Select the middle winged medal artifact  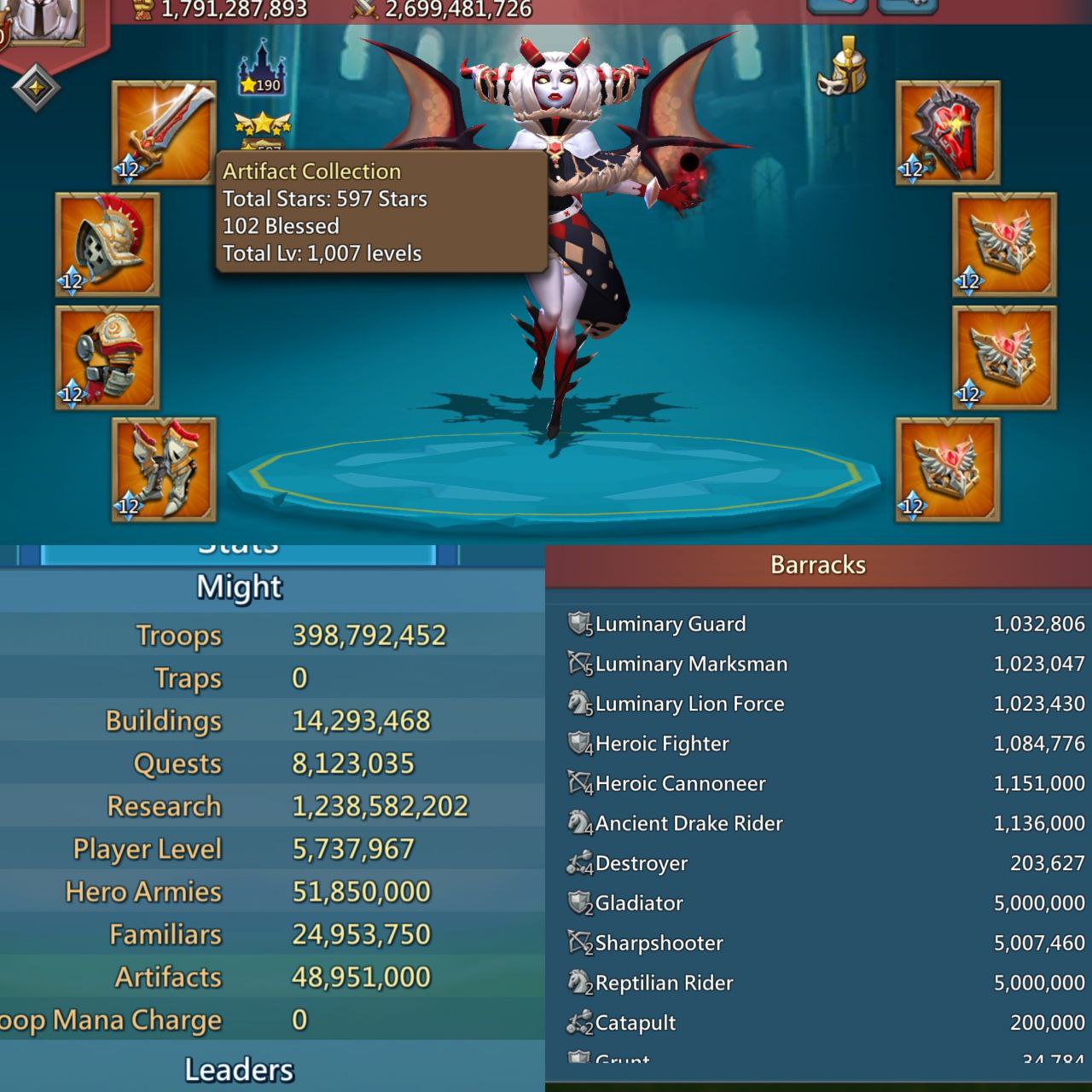click(x=1002, y=358)
